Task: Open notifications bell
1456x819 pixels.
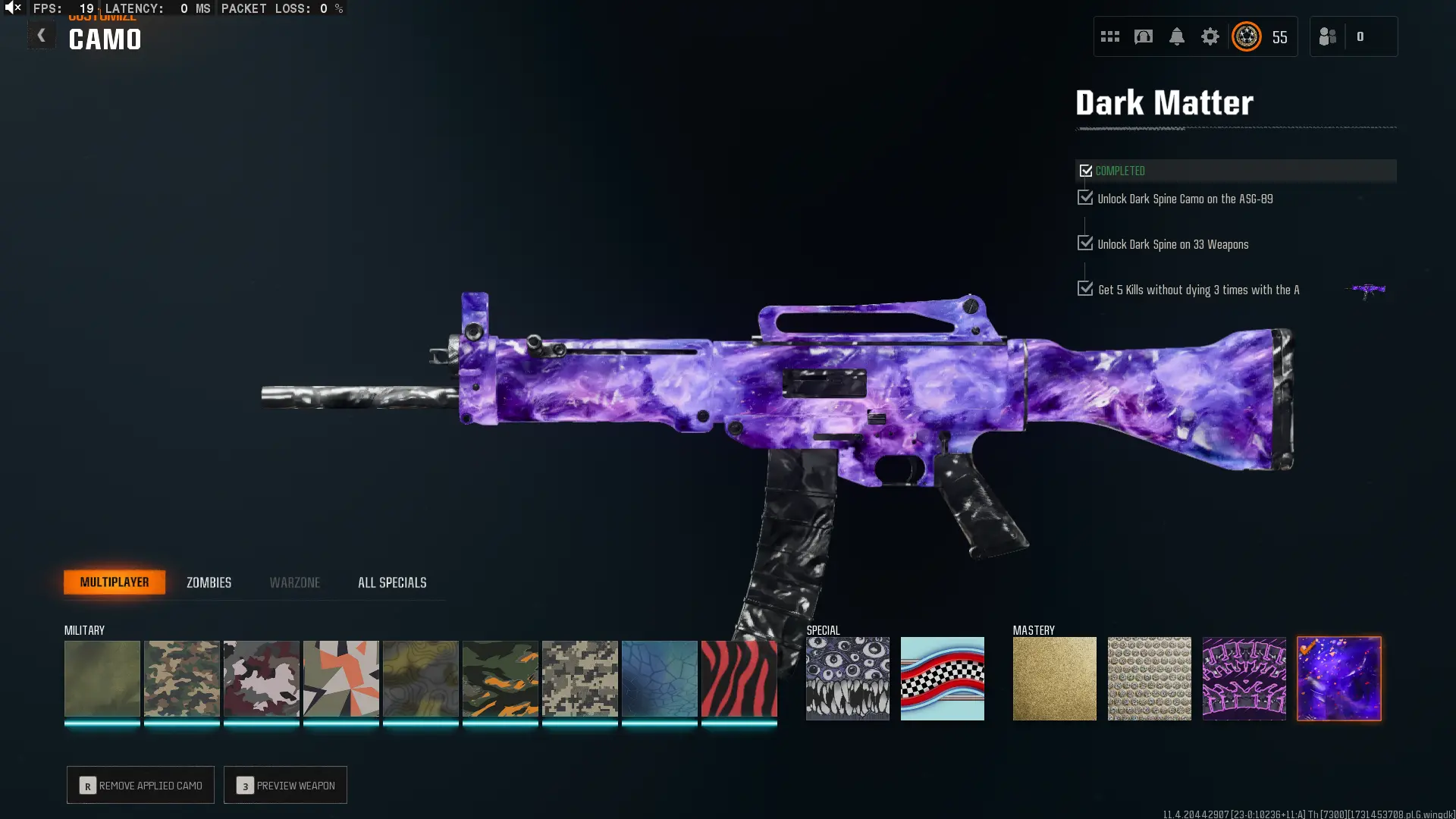Action: click(x=1176, y=36)
